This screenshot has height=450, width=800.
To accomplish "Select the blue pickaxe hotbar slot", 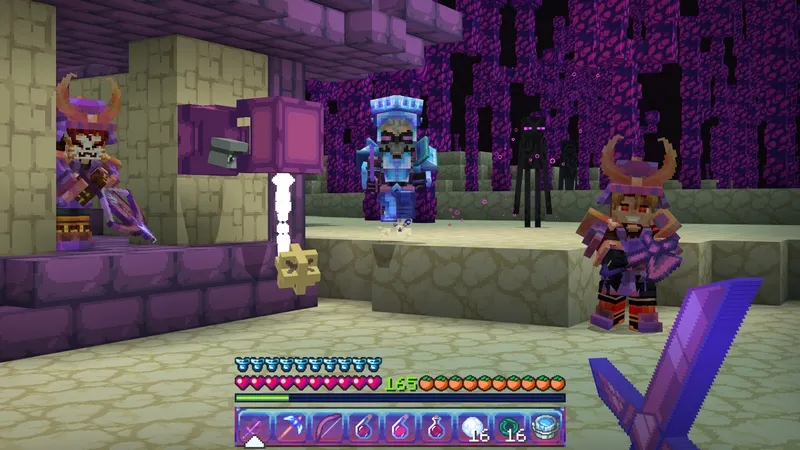I will click(x=290, y=427).
